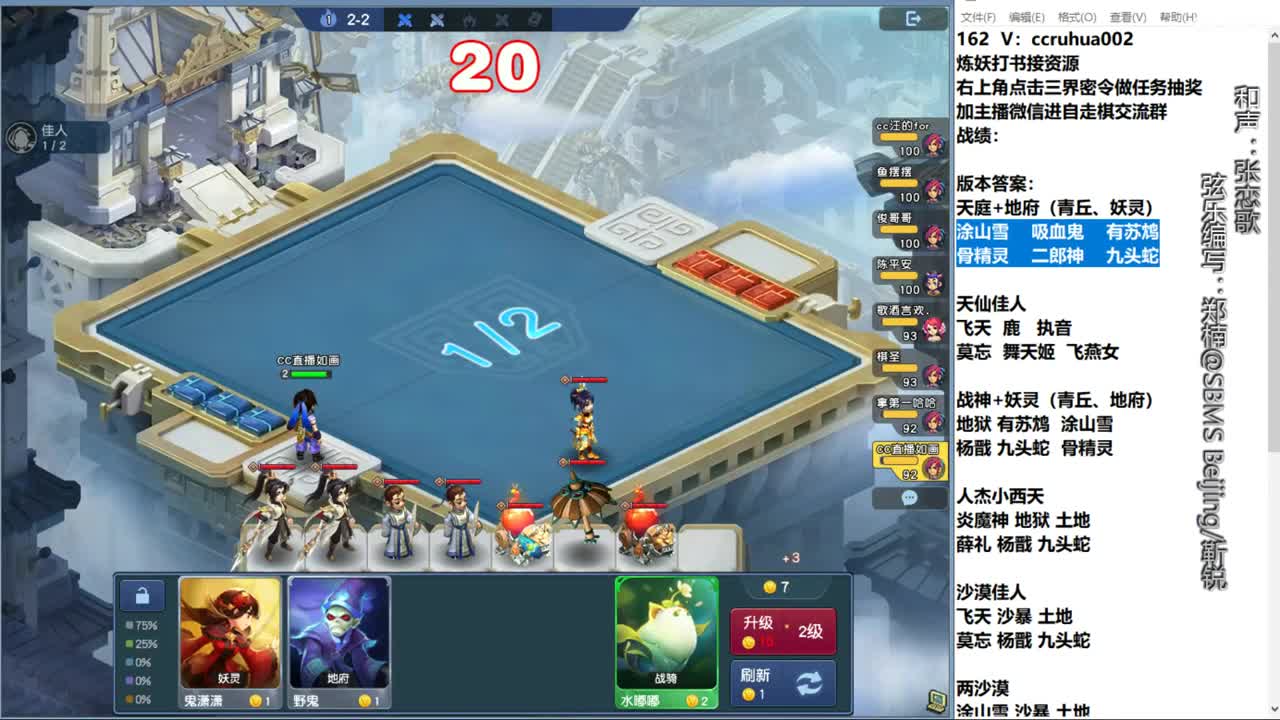Click 陈平安's avatar in the player list
The image size is (1280, 720).
(932, 284)
